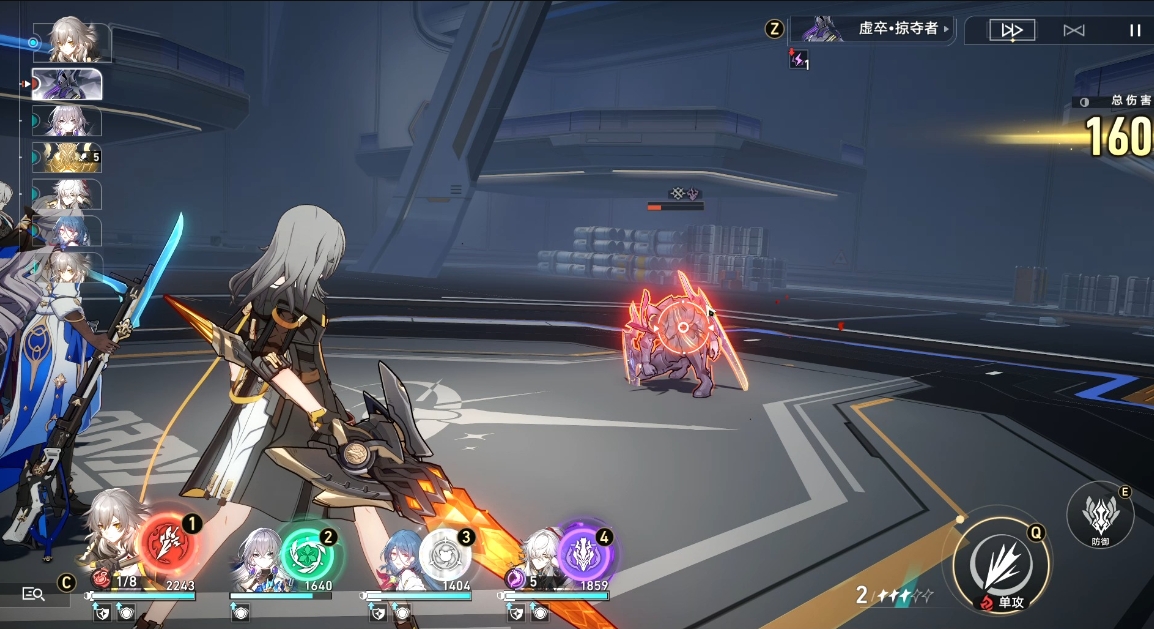Target the enemy with the red reticle
1154x629 pixels.
(682, 332)
